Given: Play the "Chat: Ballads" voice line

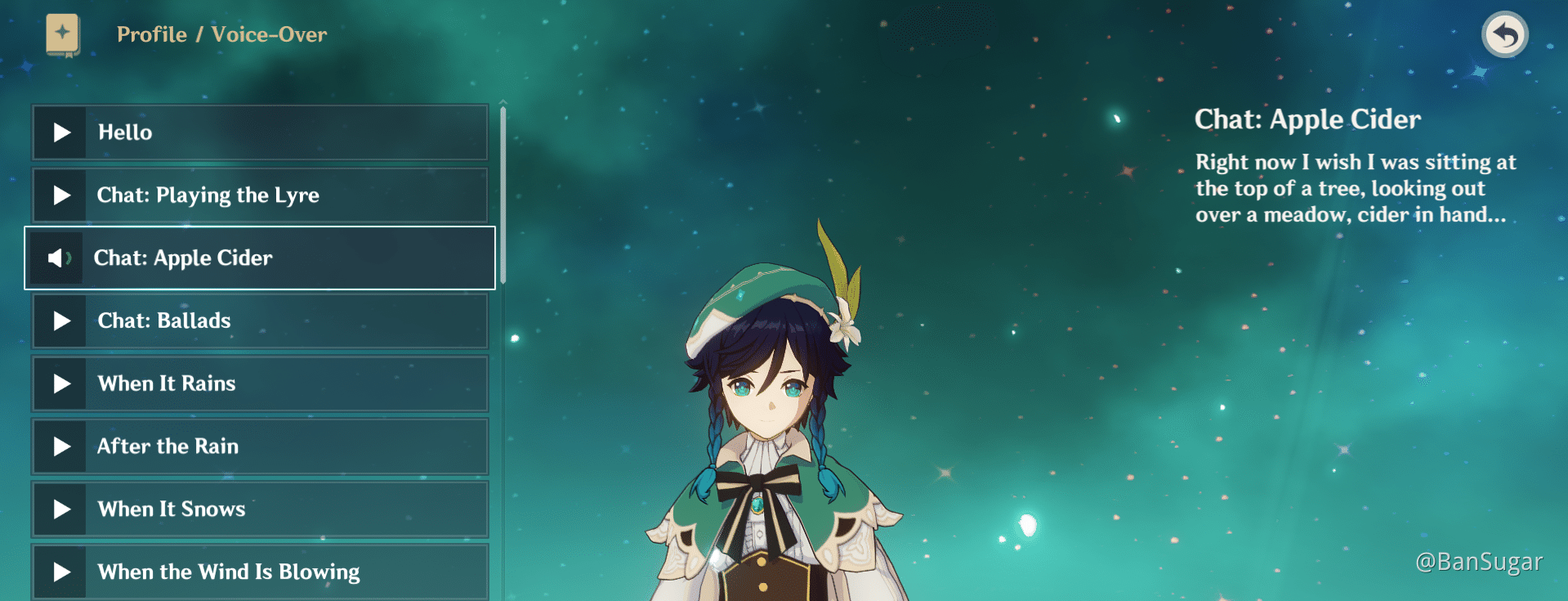Looking at the screenshot, I should tap(60, 321).
